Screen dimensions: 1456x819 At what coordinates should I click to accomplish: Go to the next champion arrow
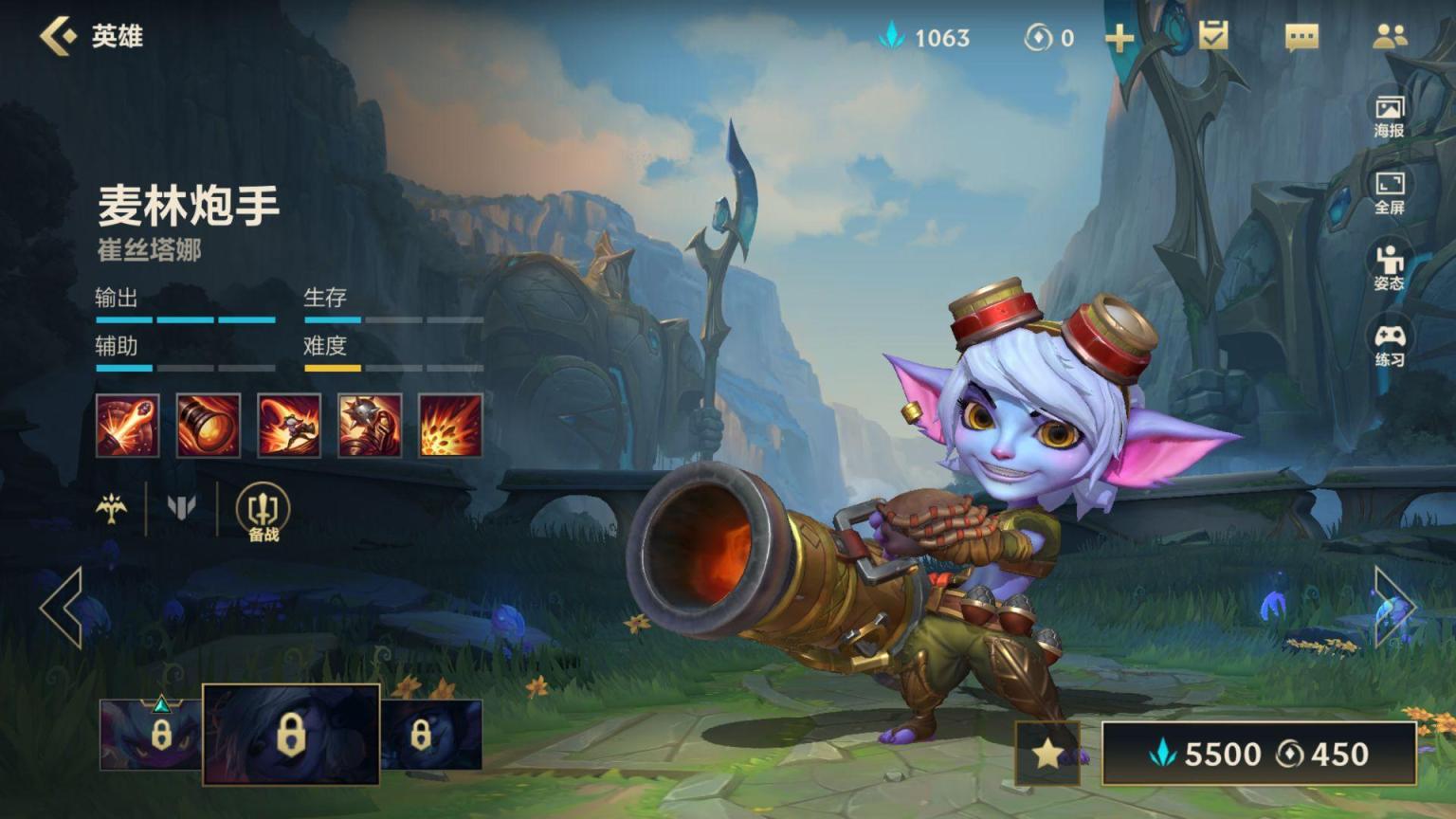pos(1393,608)
